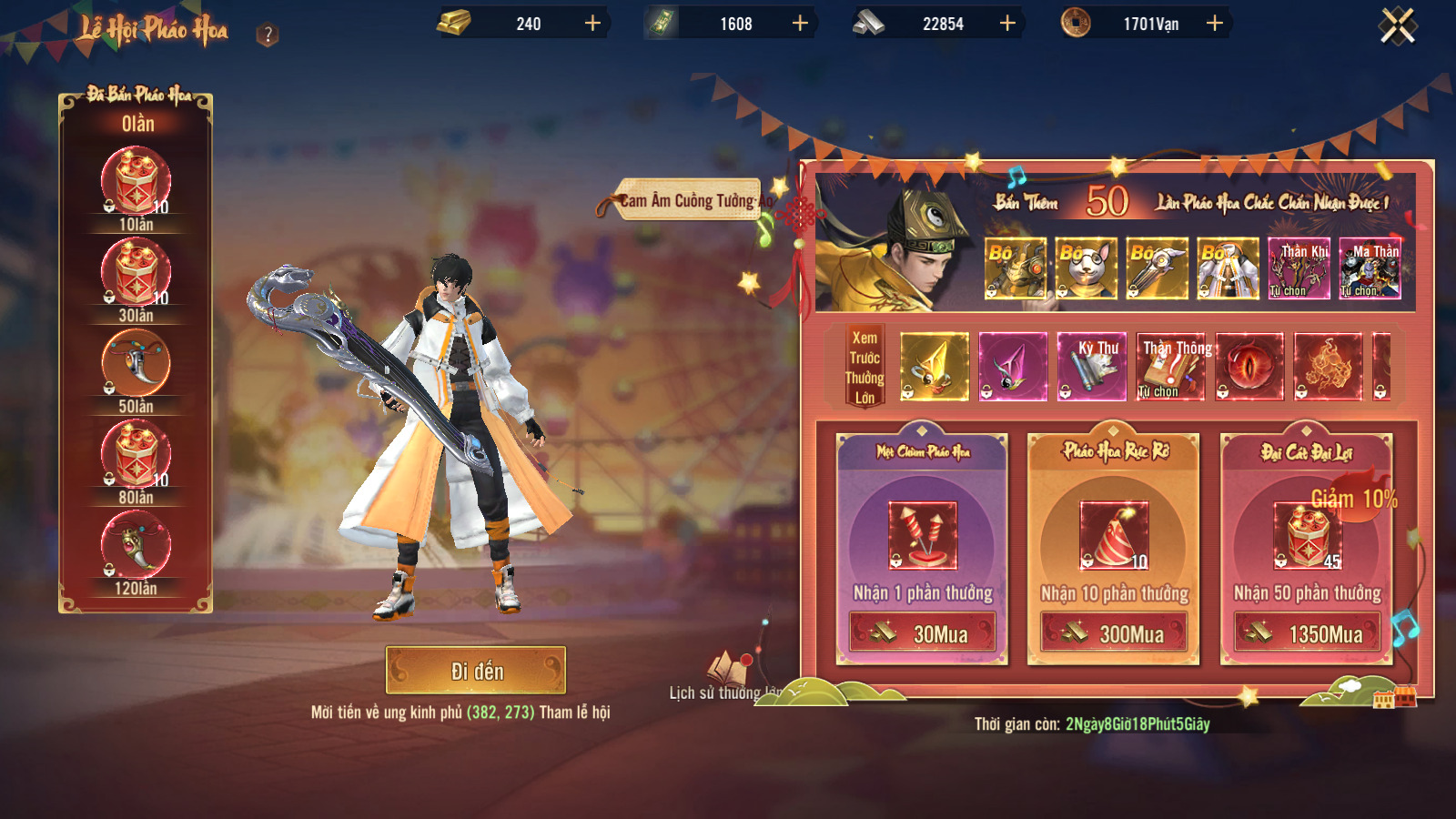Inspect the Thần Thông reward item
This screenshot has width=1456, height=819.
point(1170,367)
